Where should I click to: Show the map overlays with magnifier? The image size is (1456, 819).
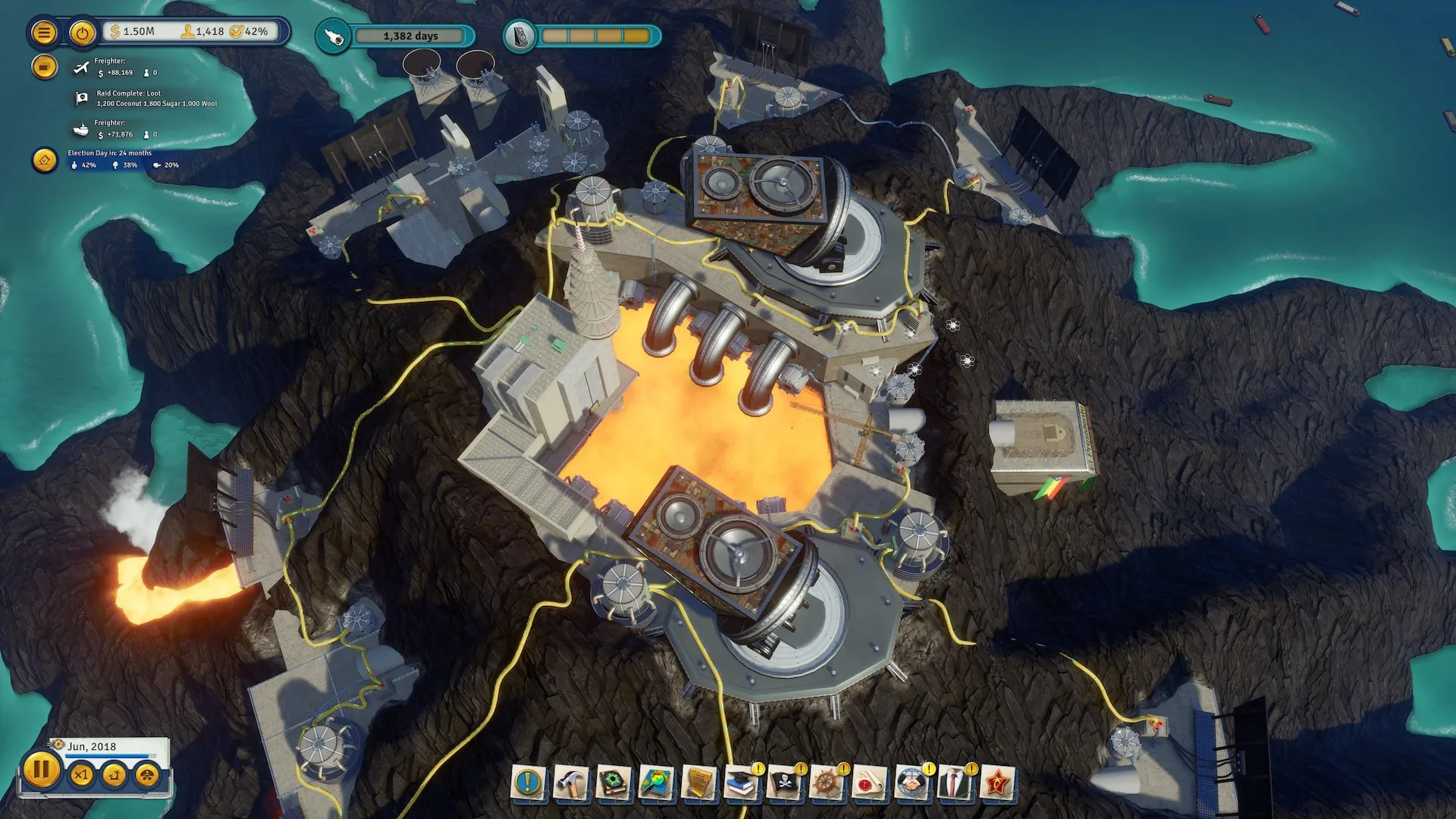655,783
